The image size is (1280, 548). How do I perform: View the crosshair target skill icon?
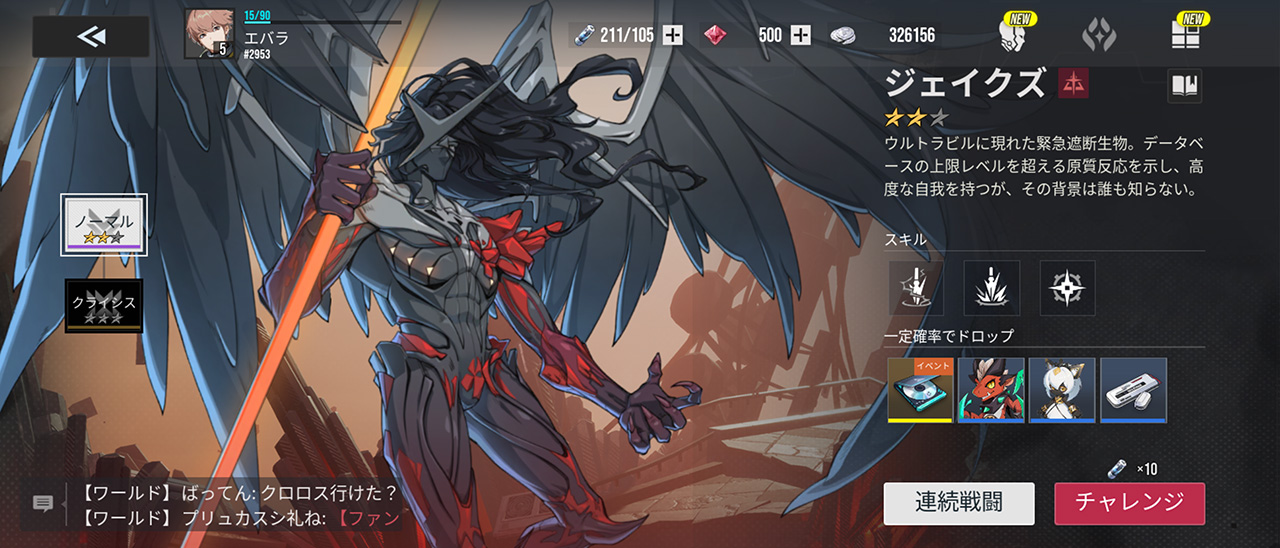click(1068, 288)
